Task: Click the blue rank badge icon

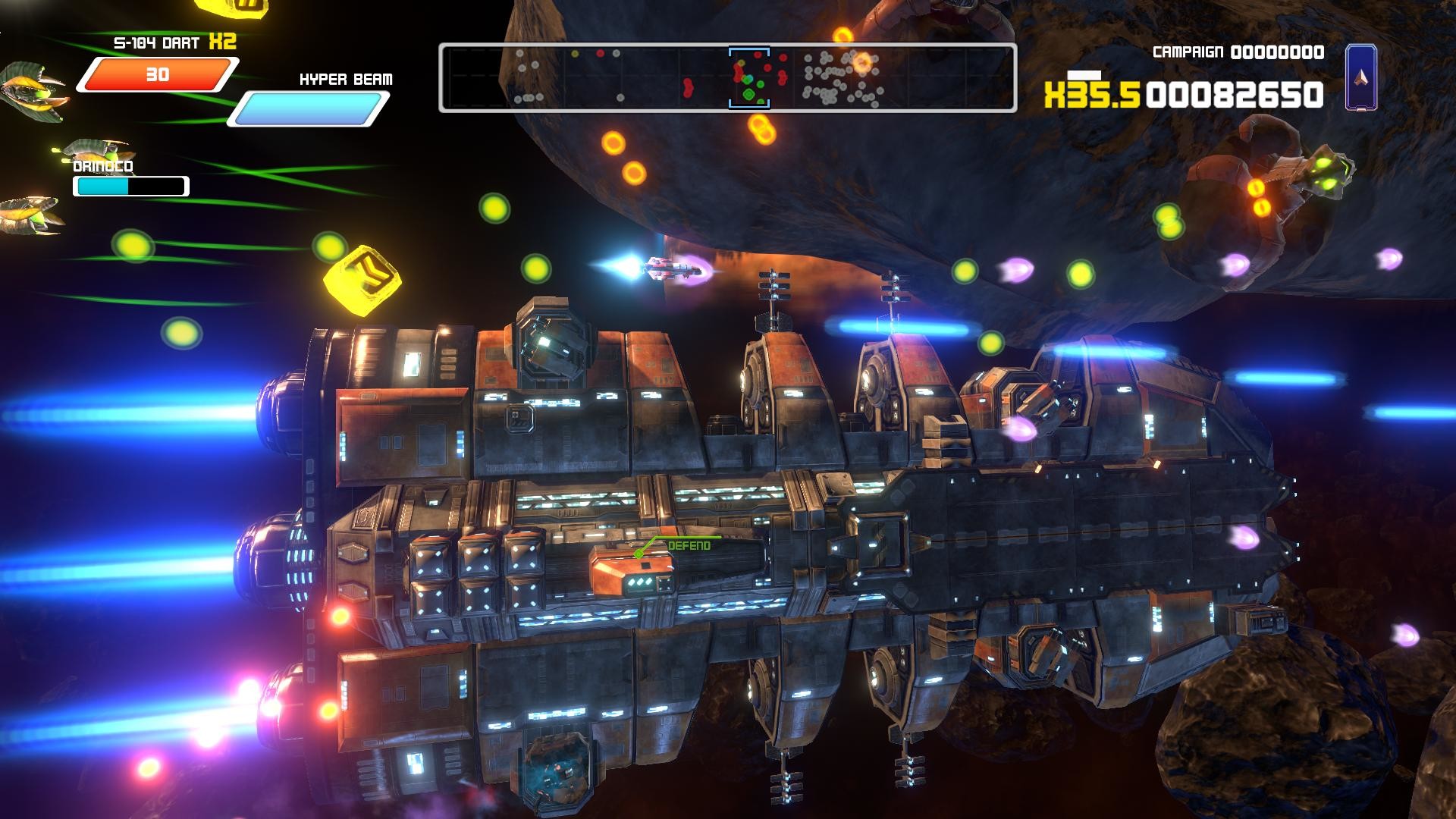Action: point(1363,78)
